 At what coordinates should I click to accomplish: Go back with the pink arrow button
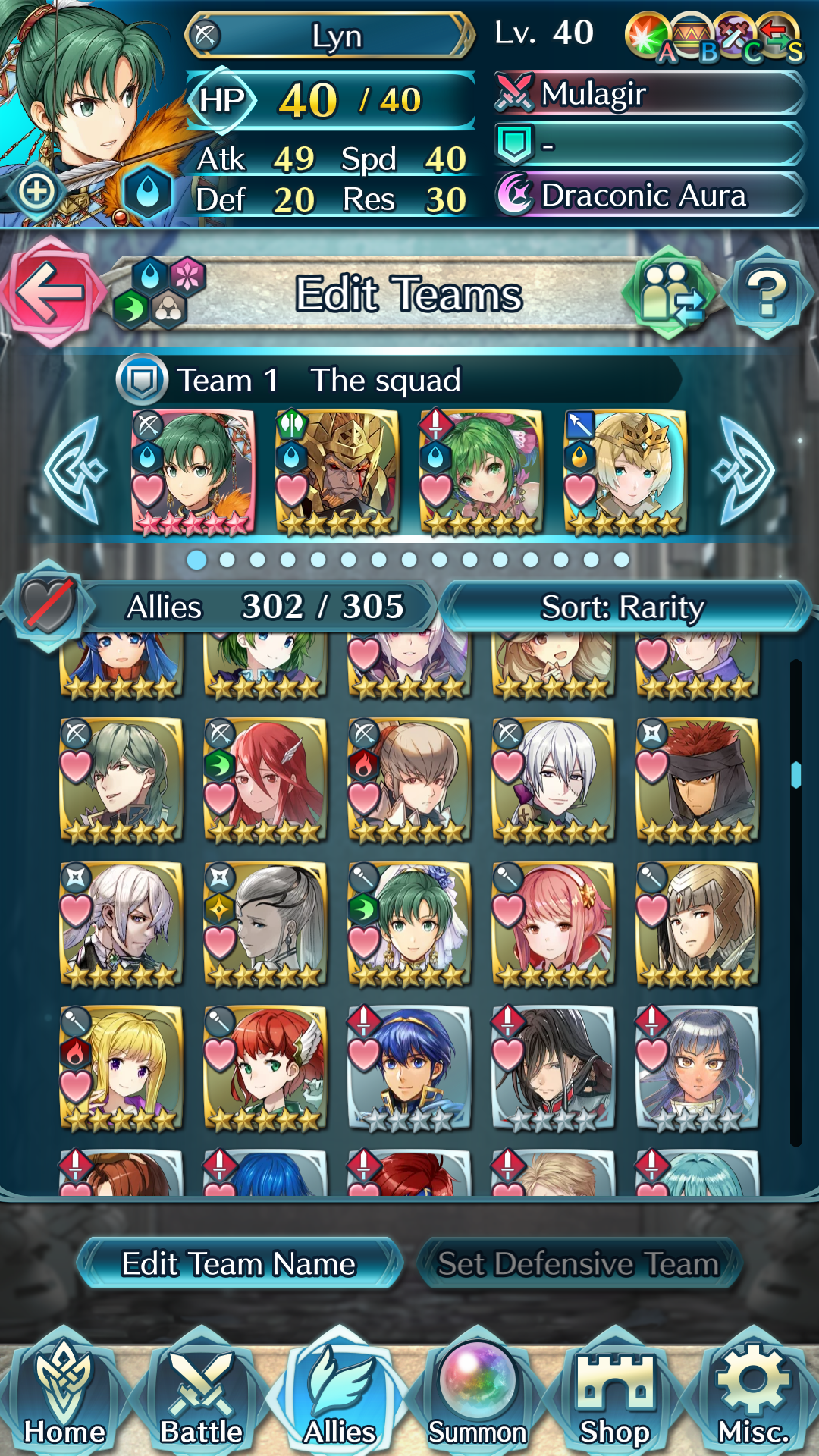tap(50, 292)
